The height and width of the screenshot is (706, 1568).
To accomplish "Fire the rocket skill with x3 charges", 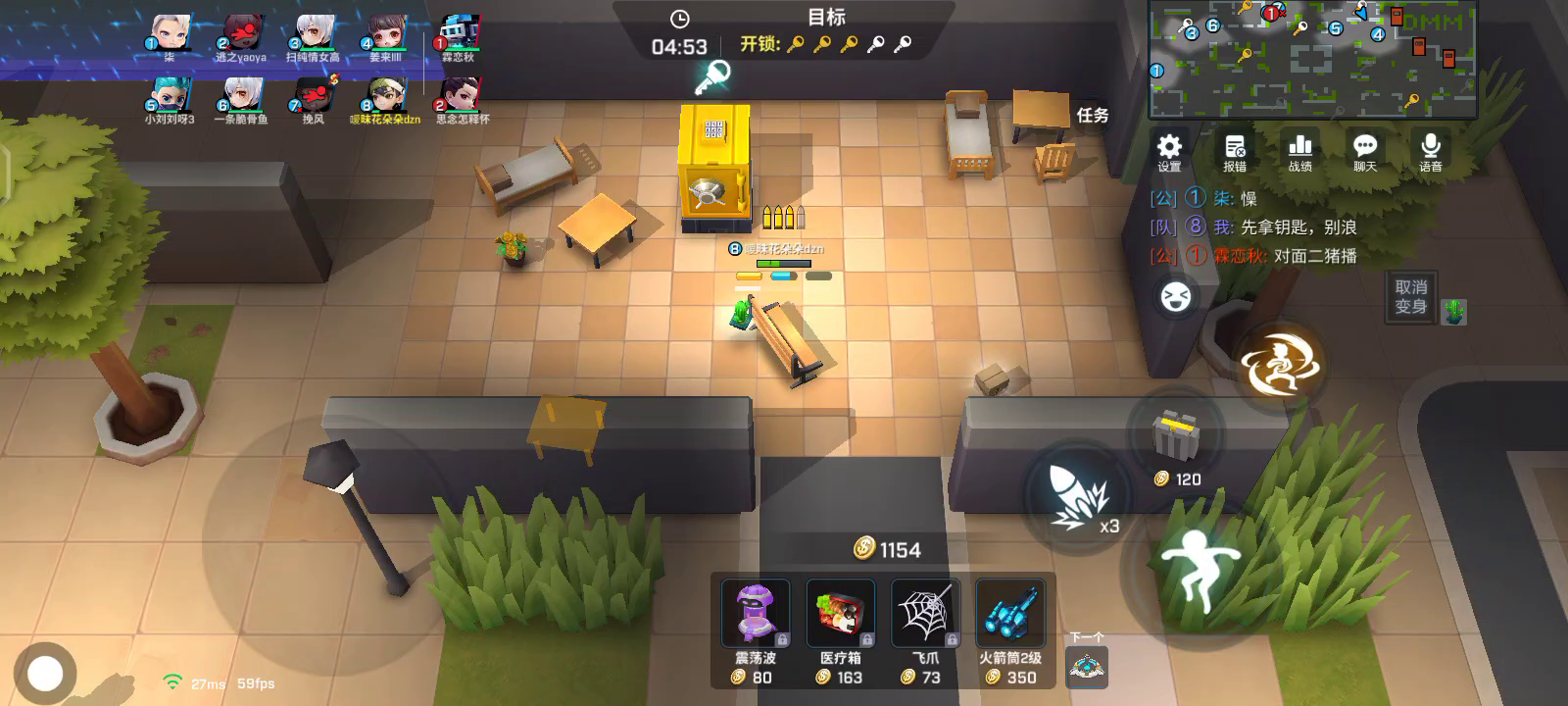I will tap(1075, 496).
